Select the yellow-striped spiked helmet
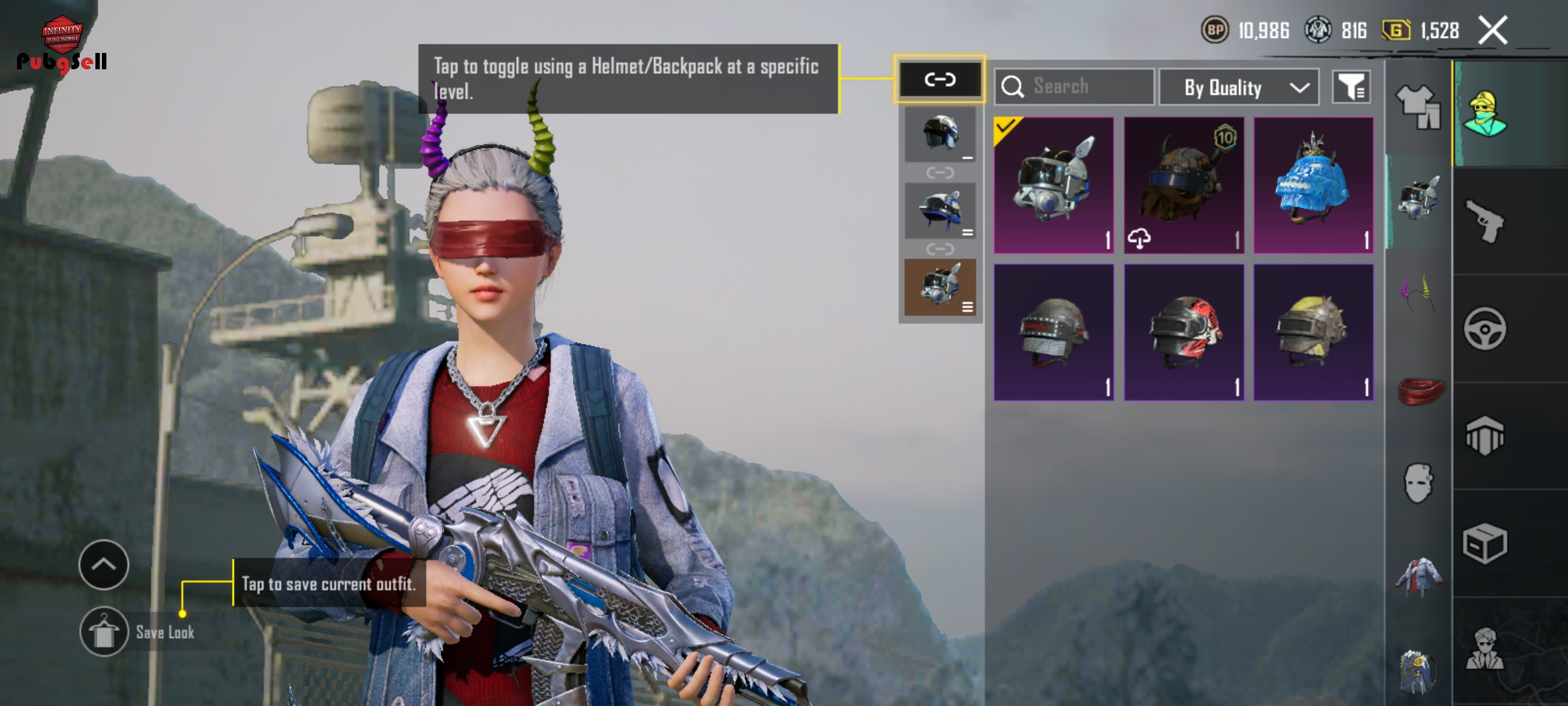The image size is (1568, 706). click(1313, 332)
